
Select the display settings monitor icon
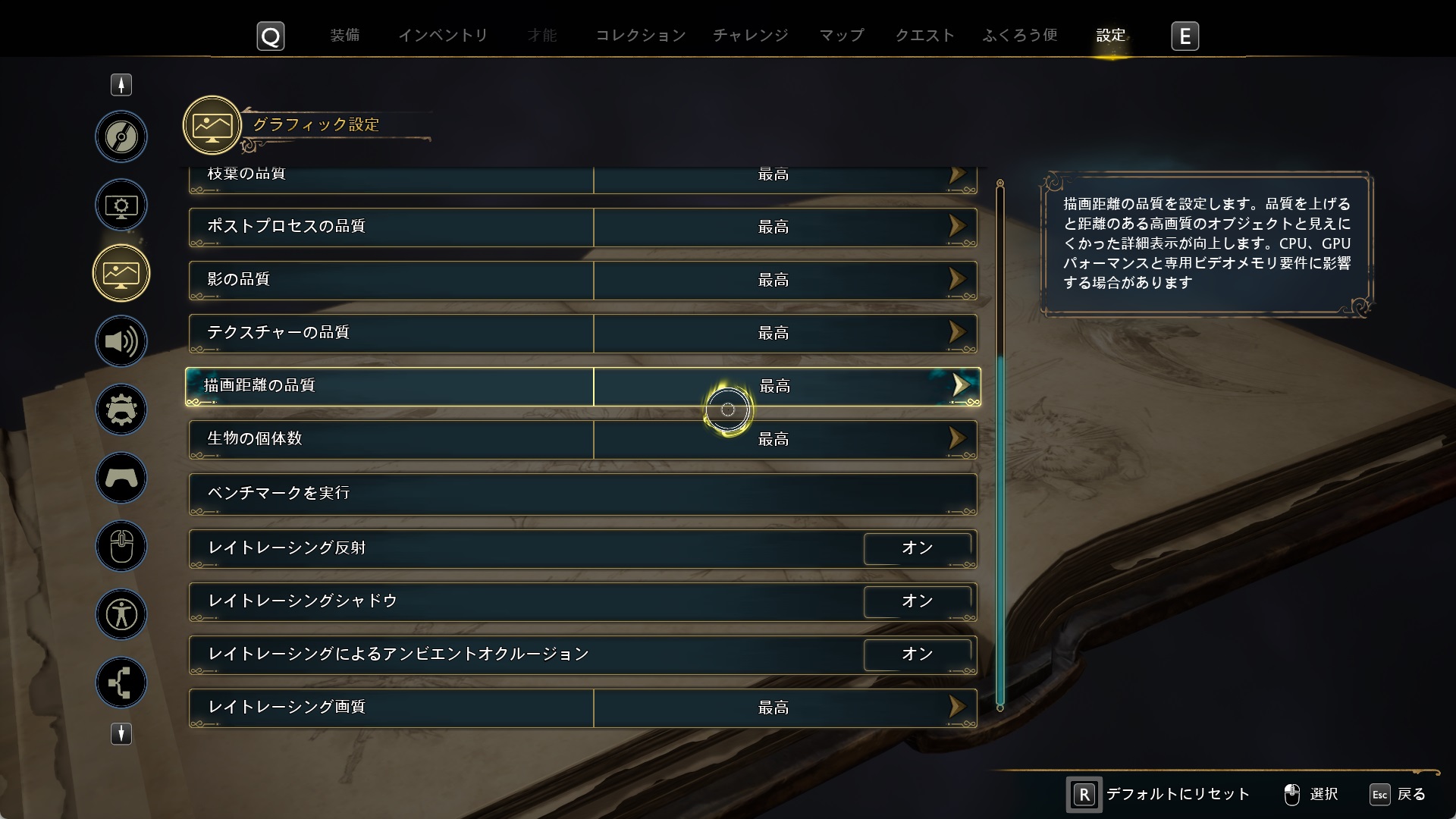coord(121,205)
